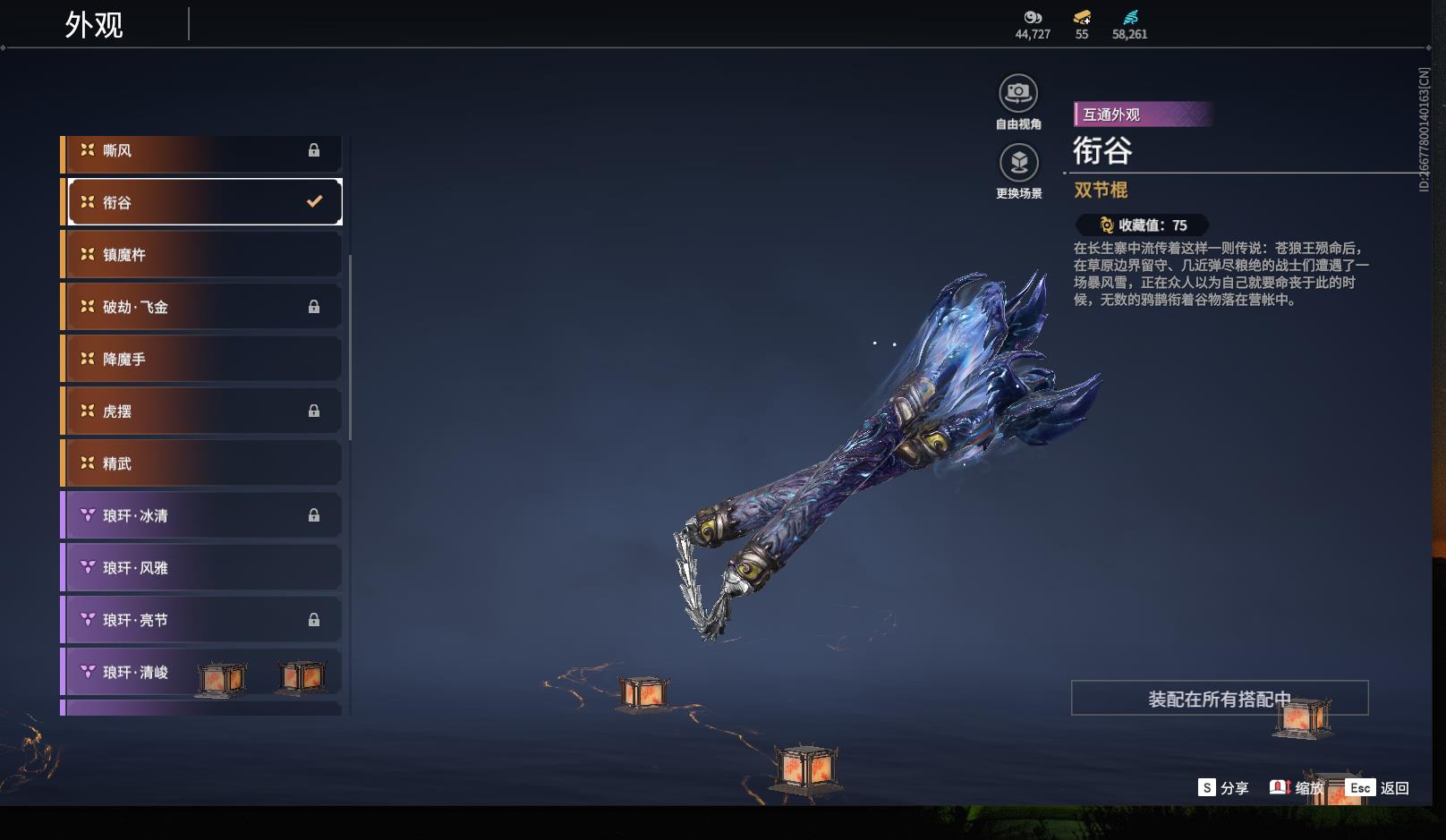This screenshot has height=840, width=1446.
Task: Pick the locked 破劫·飞金 skin
Action: click(x=201, y=307)
